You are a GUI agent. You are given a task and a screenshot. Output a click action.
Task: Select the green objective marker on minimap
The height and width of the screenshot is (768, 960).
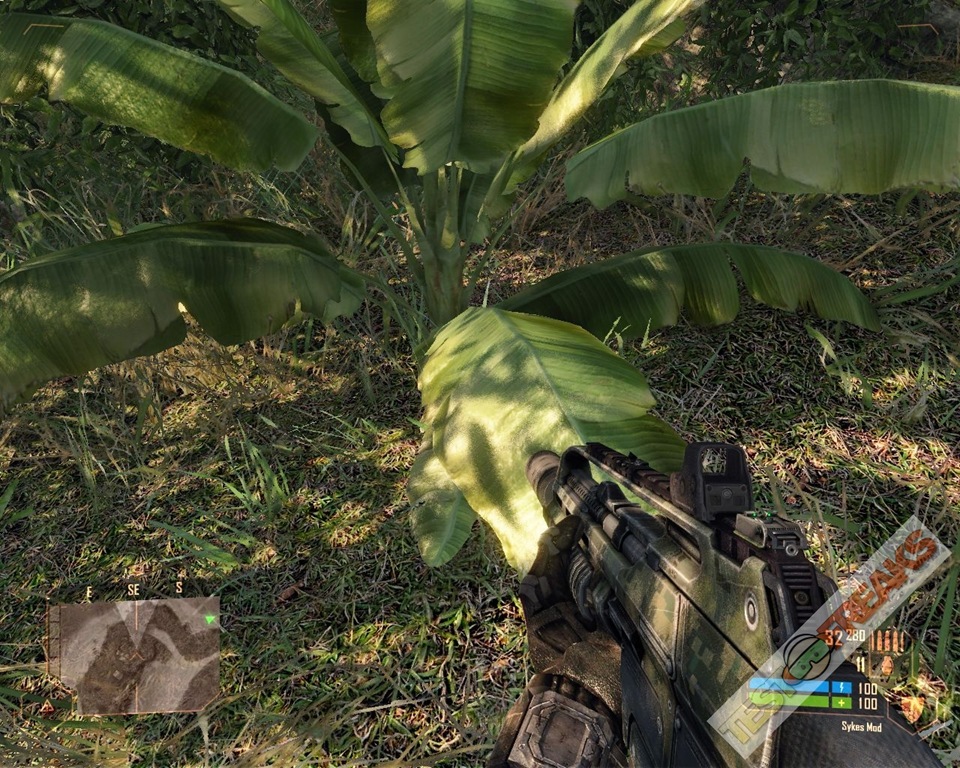tap(208, 620)
